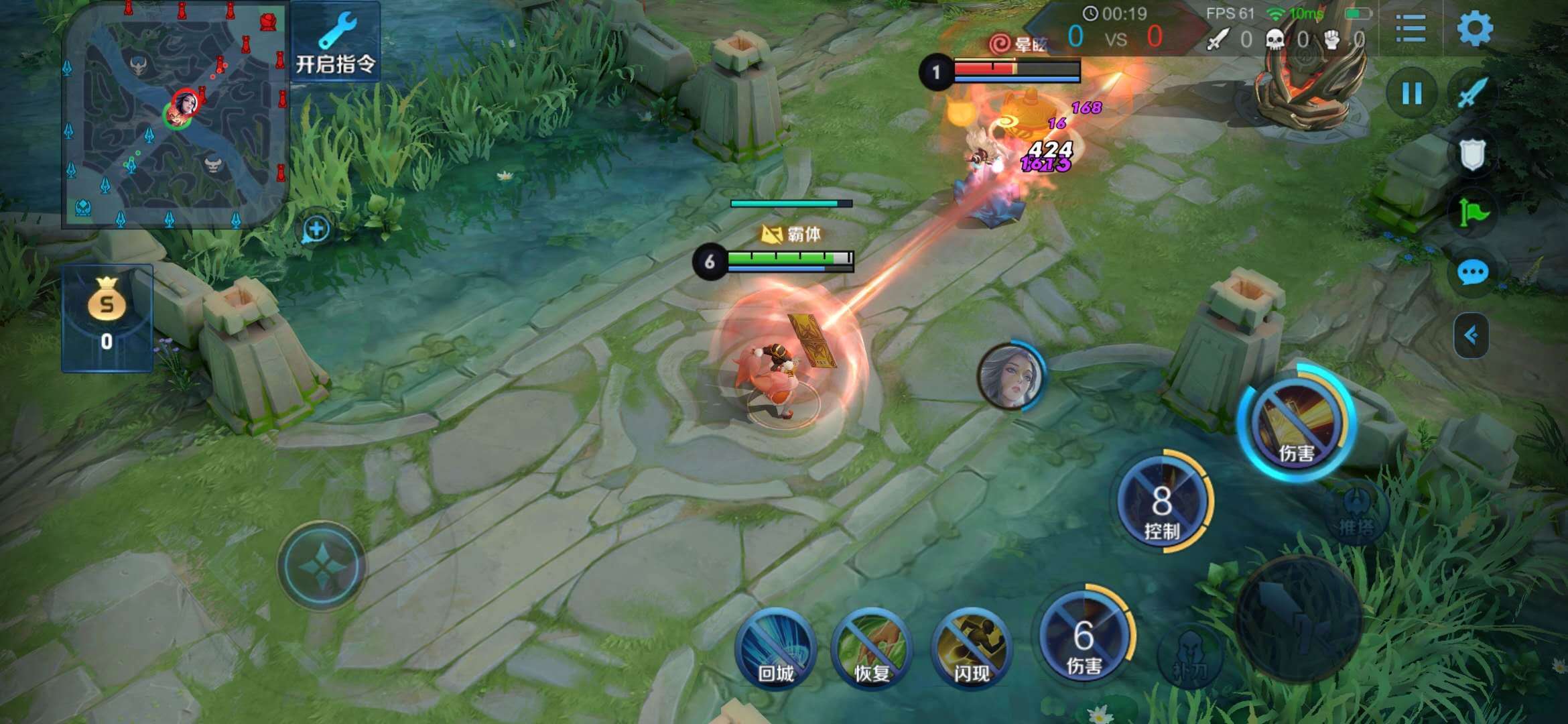Open the gold coin shop panel
Image resolution: width=1568 pixels, height=724 pixels.
click(107, 317)
